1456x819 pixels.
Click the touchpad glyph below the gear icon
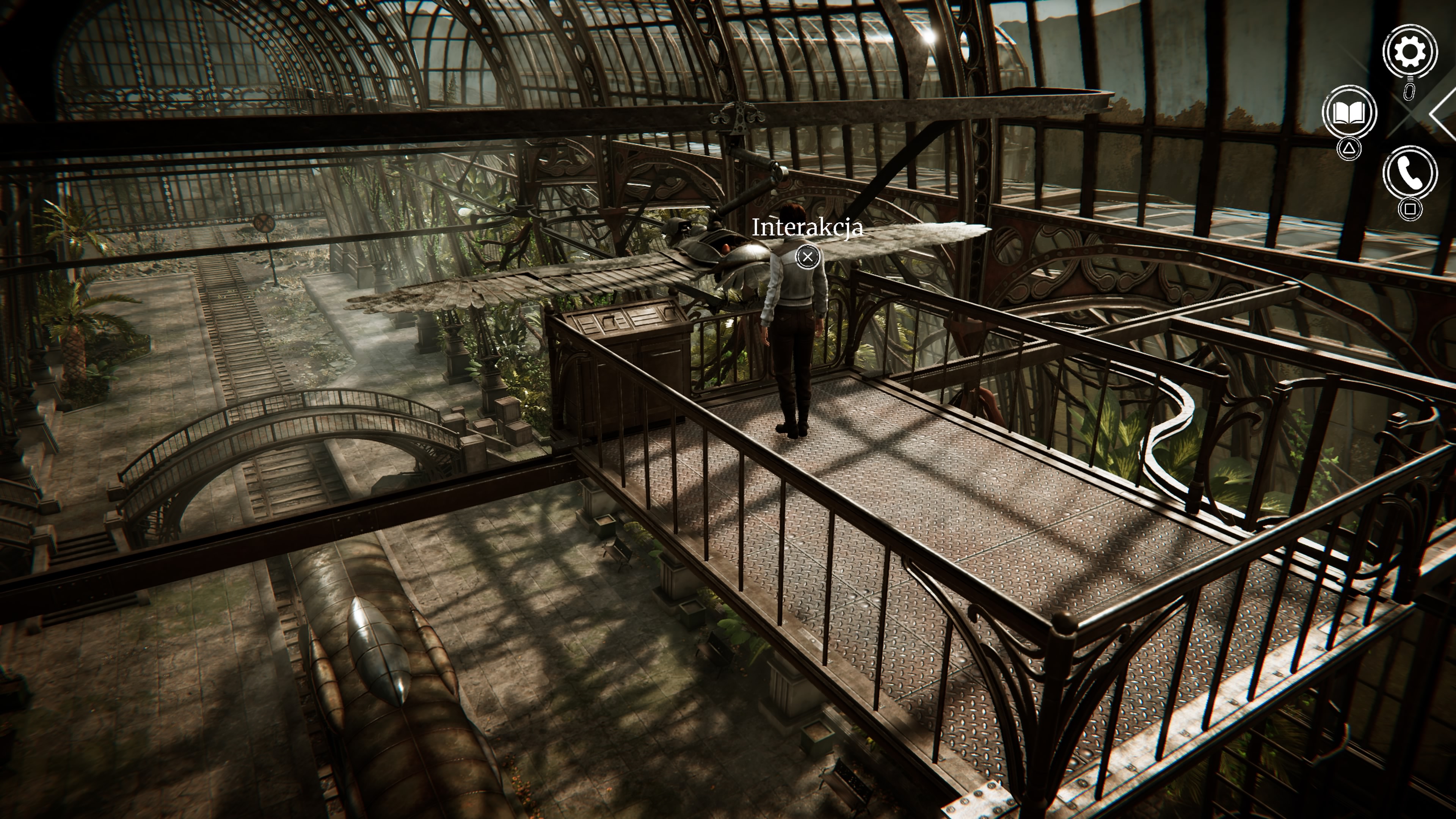1410,92
